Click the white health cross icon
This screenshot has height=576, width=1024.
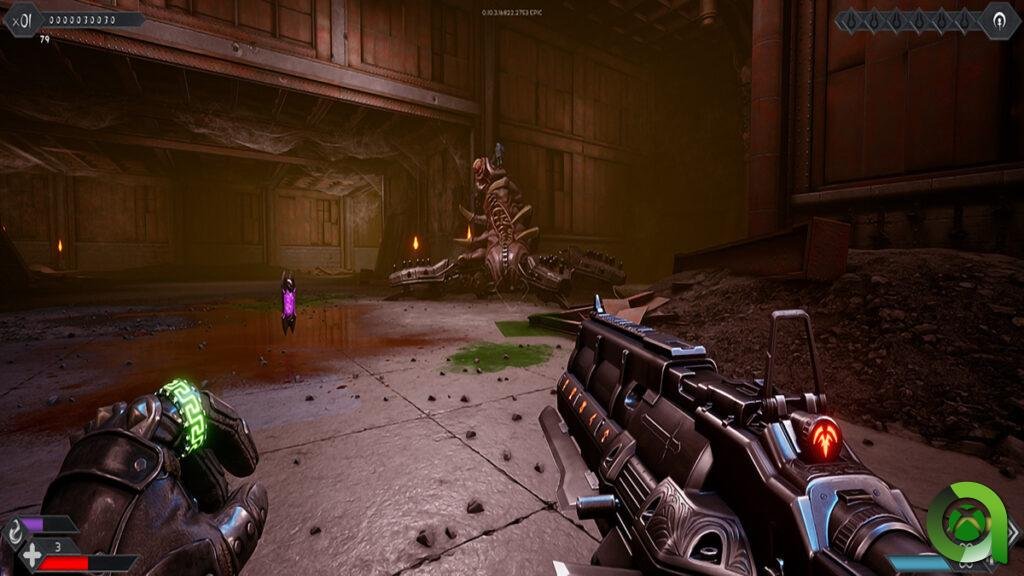(x=33, y=555)
